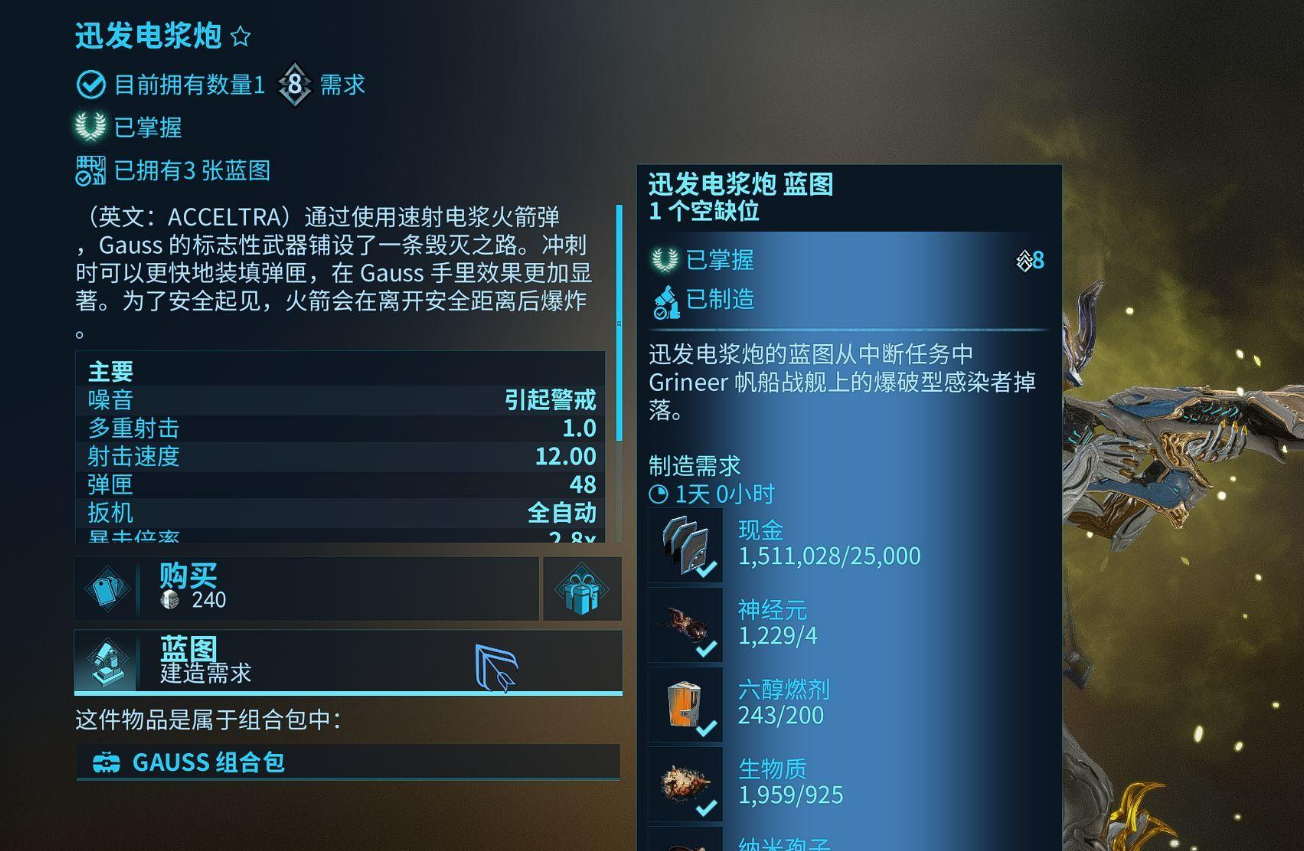Click the checkmark icon beside 目前拥有数量1

click(91, 85)
